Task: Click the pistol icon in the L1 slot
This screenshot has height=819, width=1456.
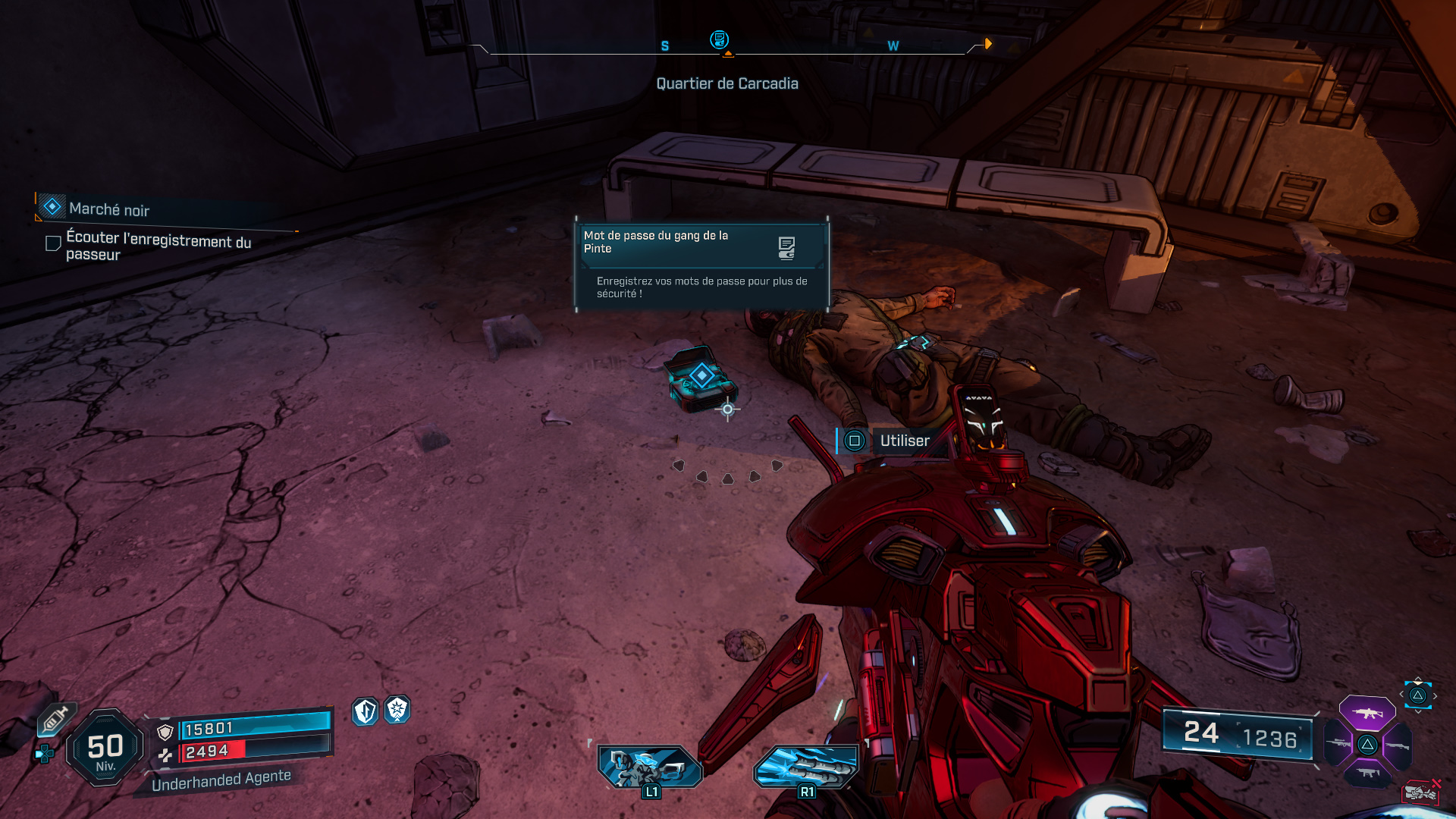Action: click(648, 767)
